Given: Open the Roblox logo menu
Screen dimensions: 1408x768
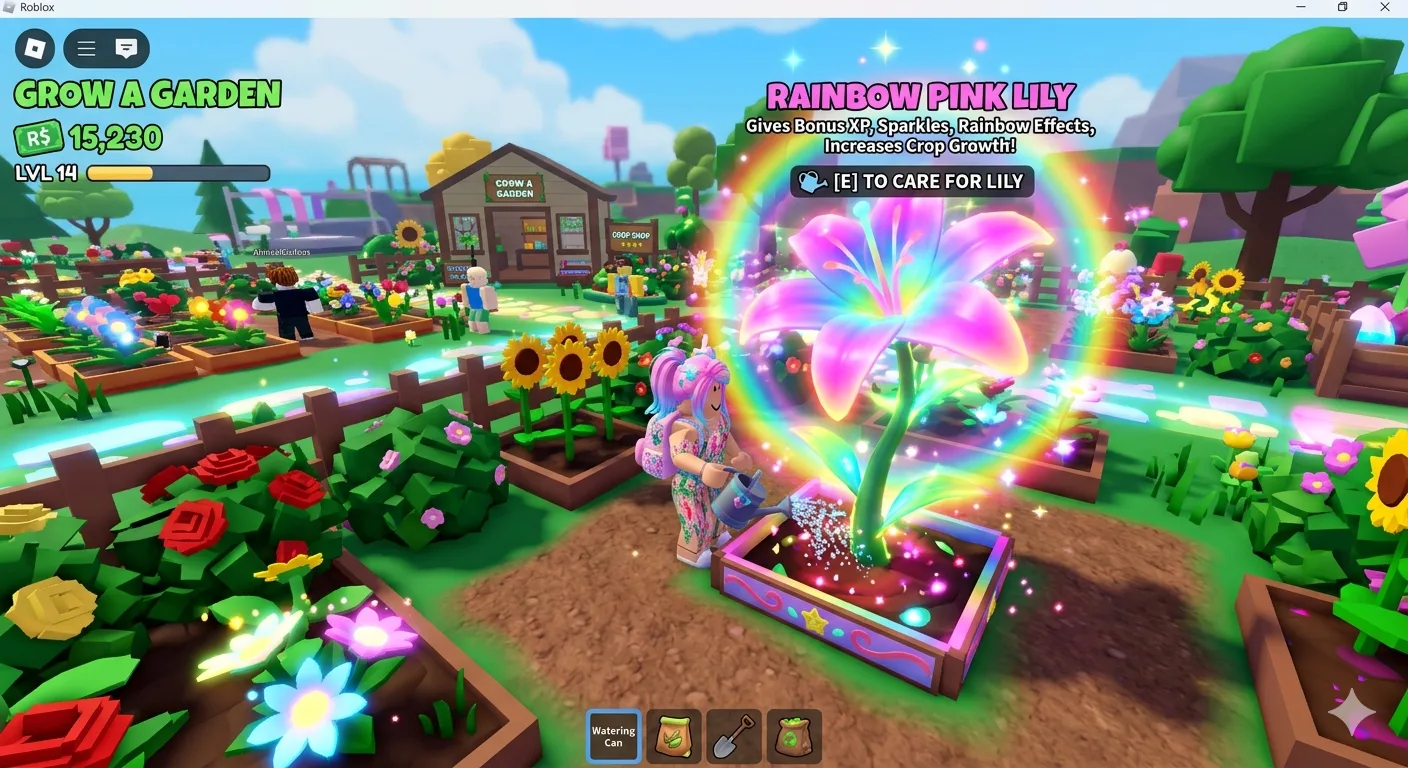Looking at the screenshot, I should 35,48.
